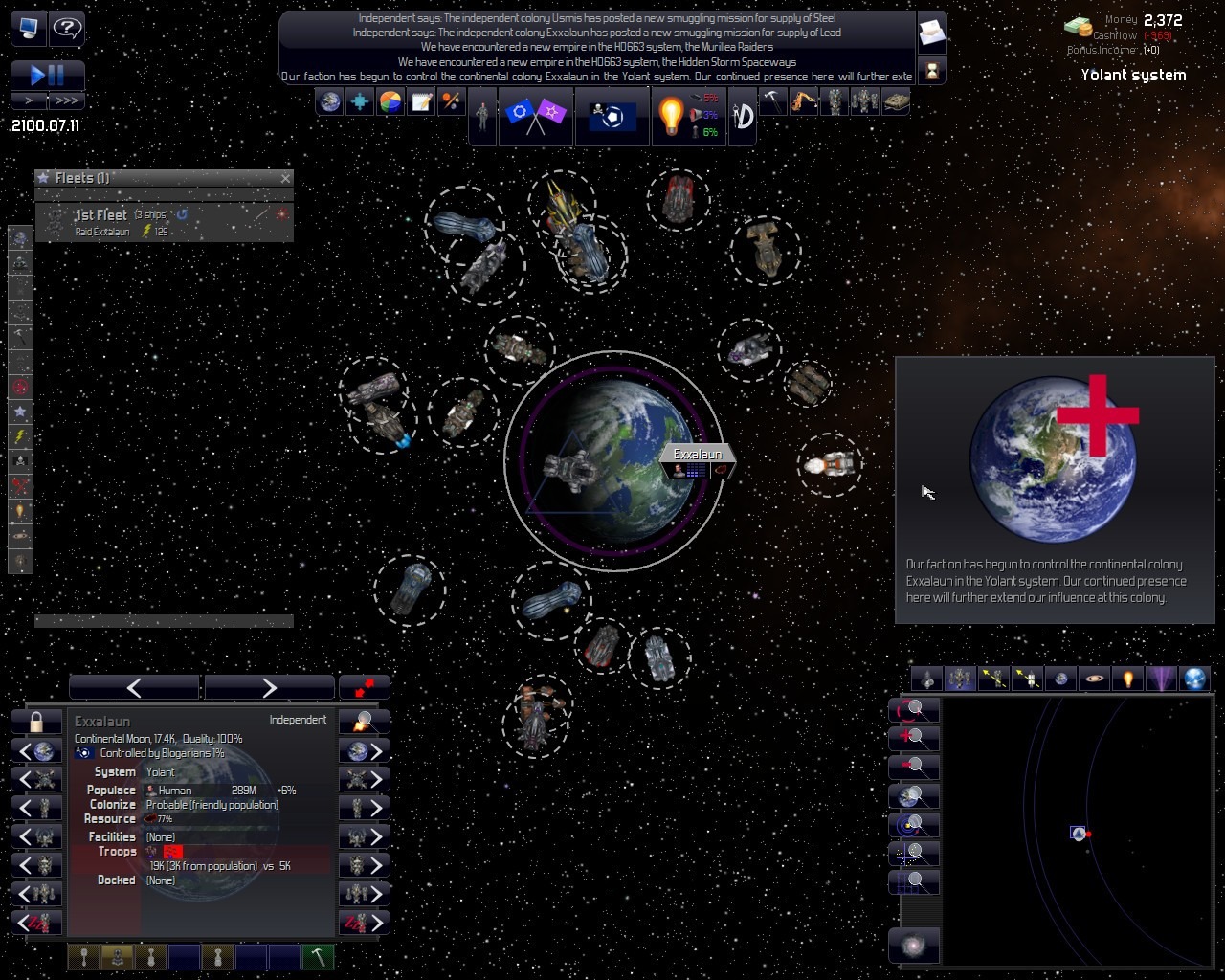Open the ship design compass icon
The width and height of the screenshot is (1225, 980).
[743, 116]
